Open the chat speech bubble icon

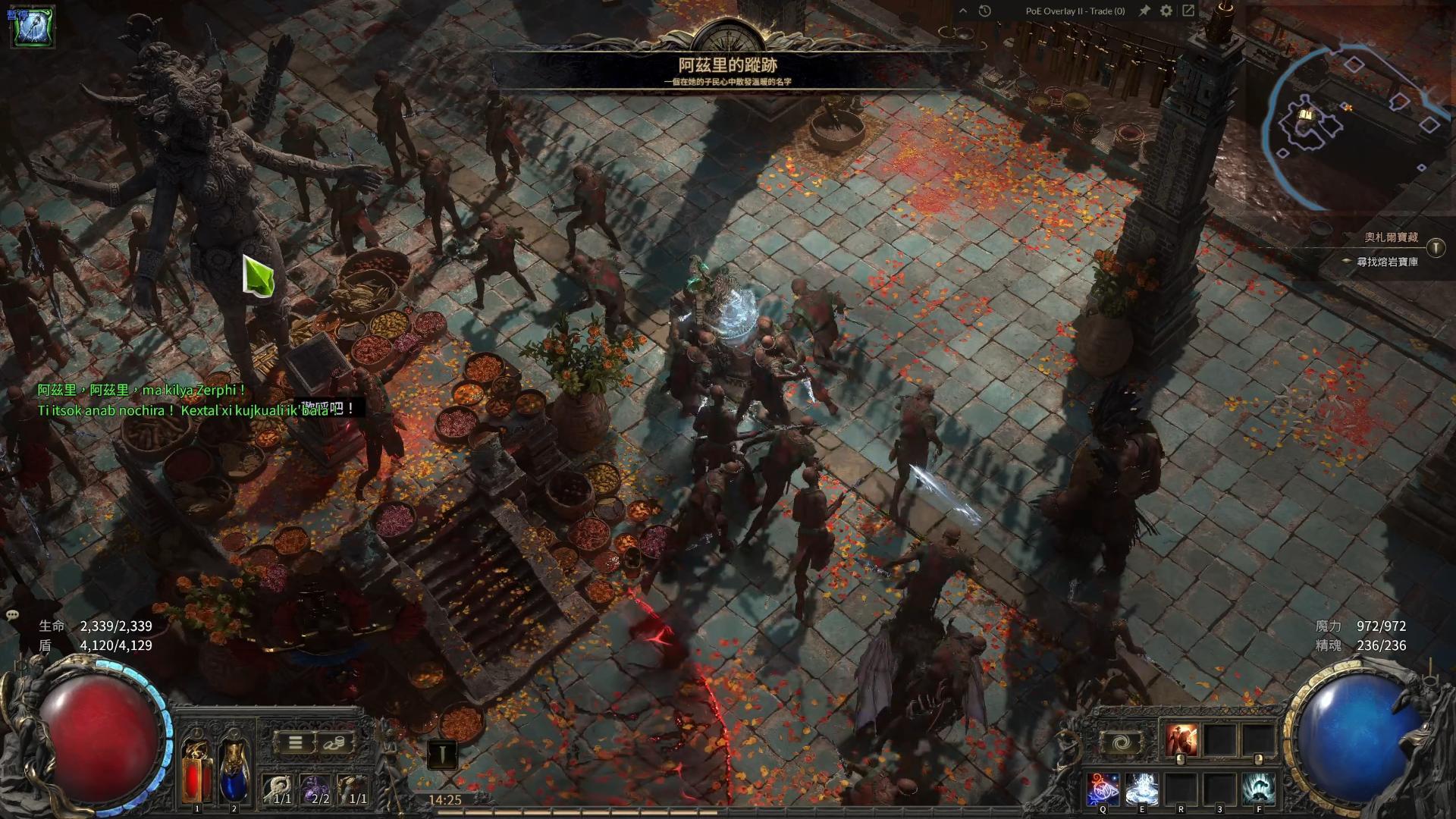(x=12, y=615)
